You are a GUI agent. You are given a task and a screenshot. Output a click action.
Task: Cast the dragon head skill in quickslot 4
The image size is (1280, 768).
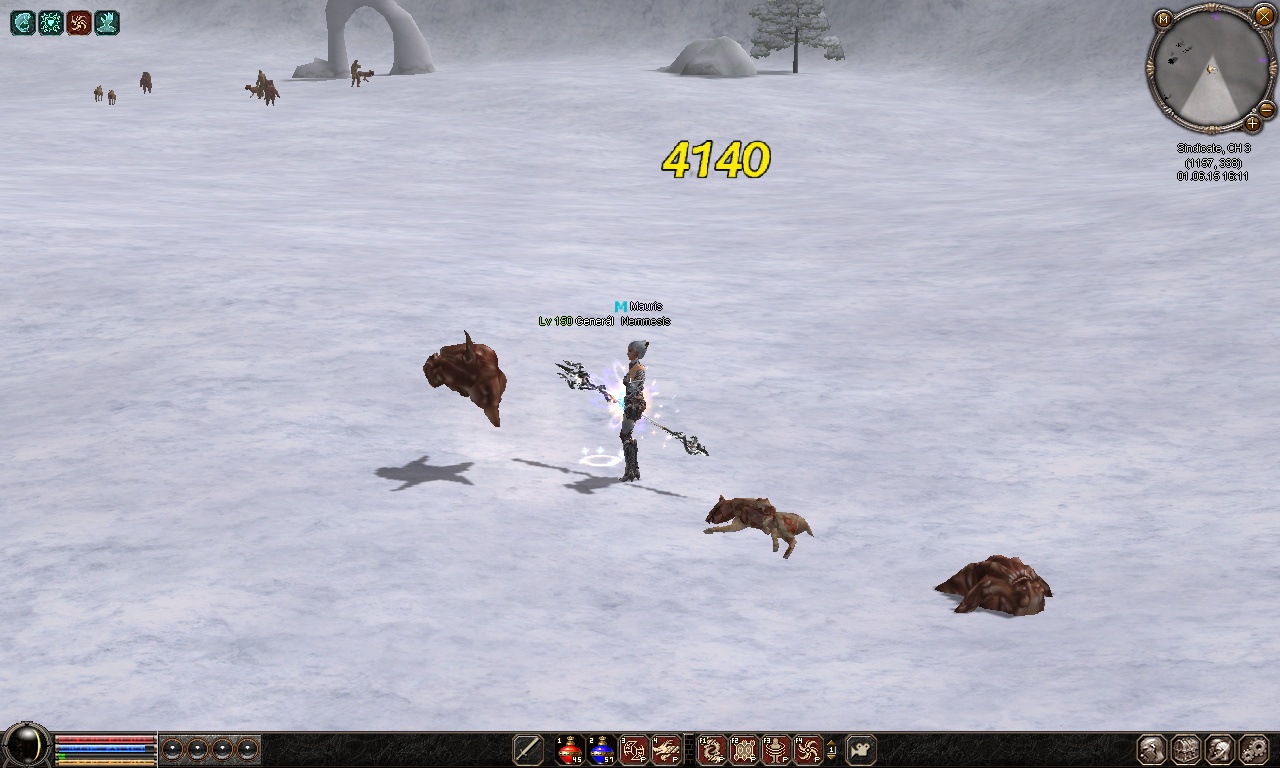(666, 749)
